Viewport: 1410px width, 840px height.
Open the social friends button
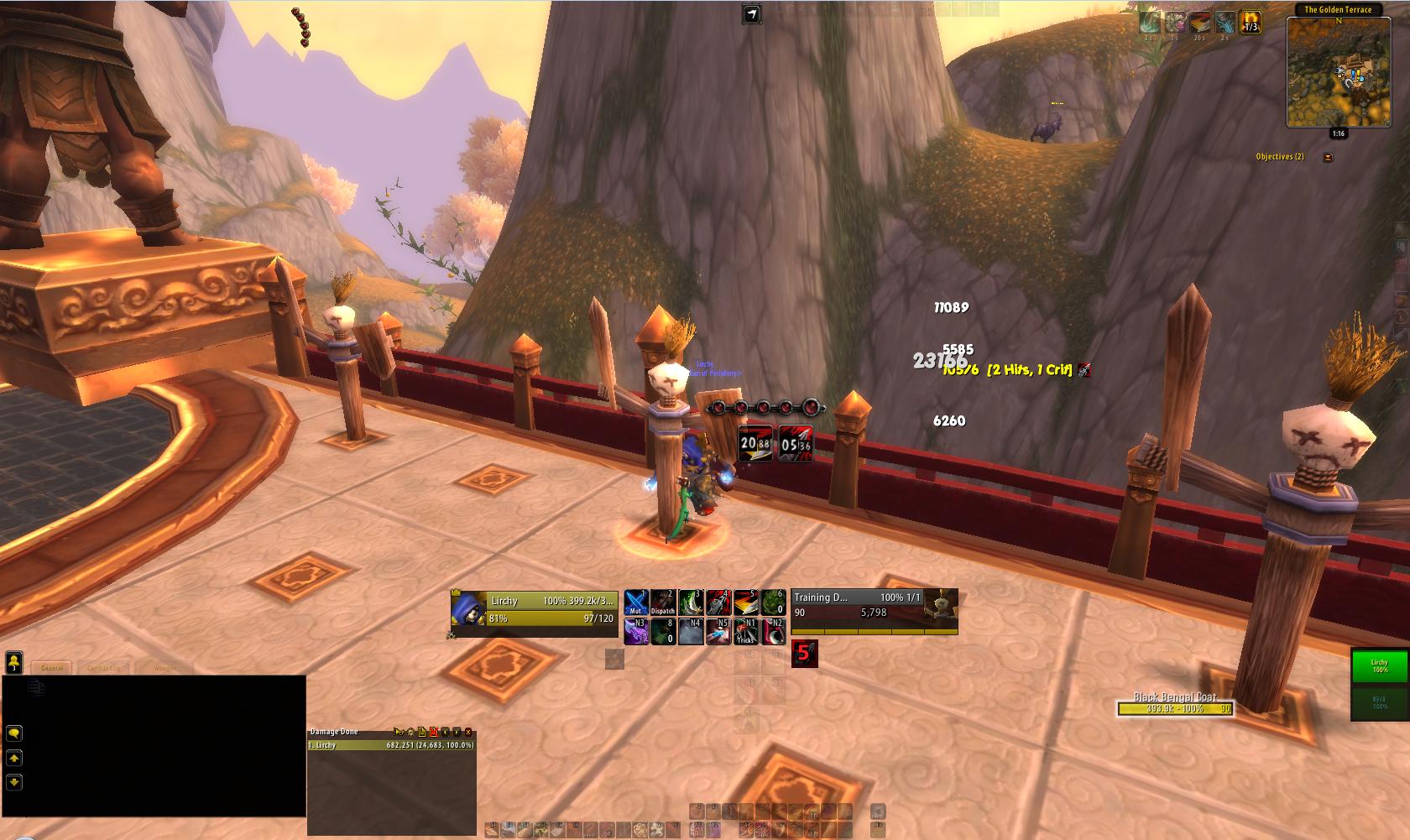14,663
